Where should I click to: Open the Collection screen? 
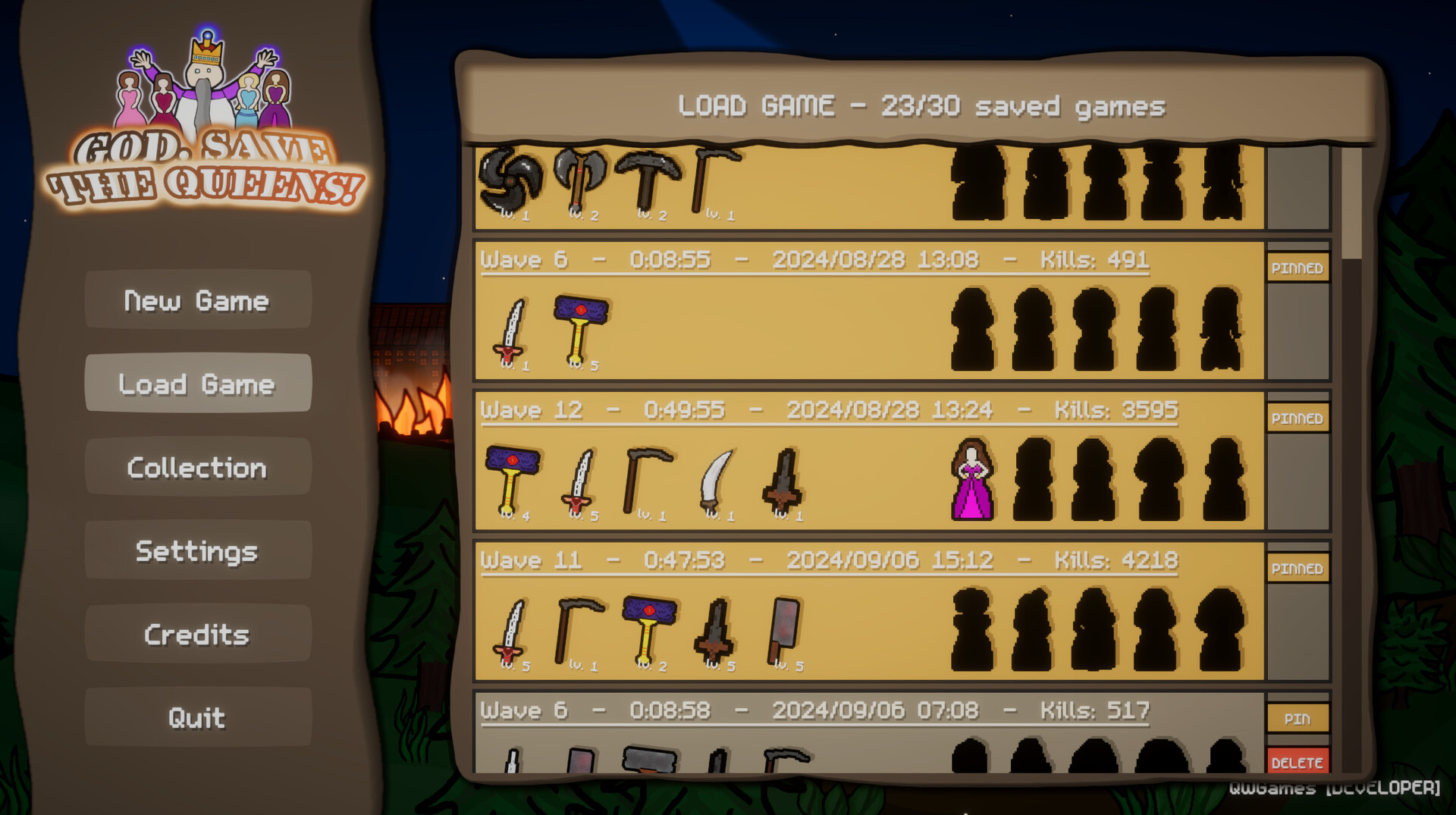click(197, 468)
